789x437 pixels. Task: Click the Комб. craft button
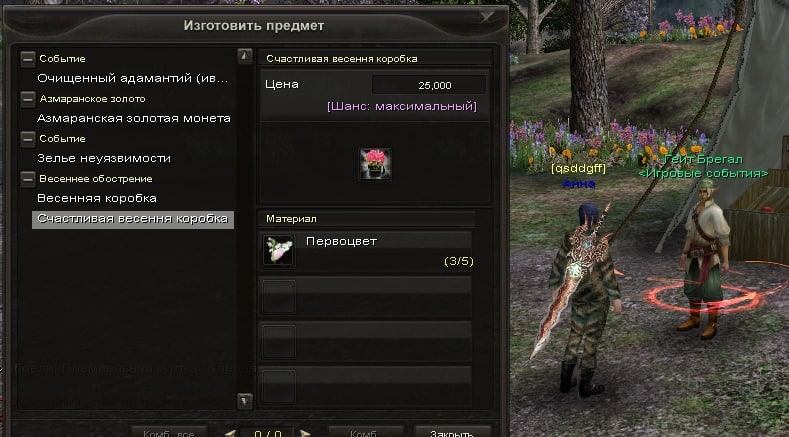tap(364, 434)
